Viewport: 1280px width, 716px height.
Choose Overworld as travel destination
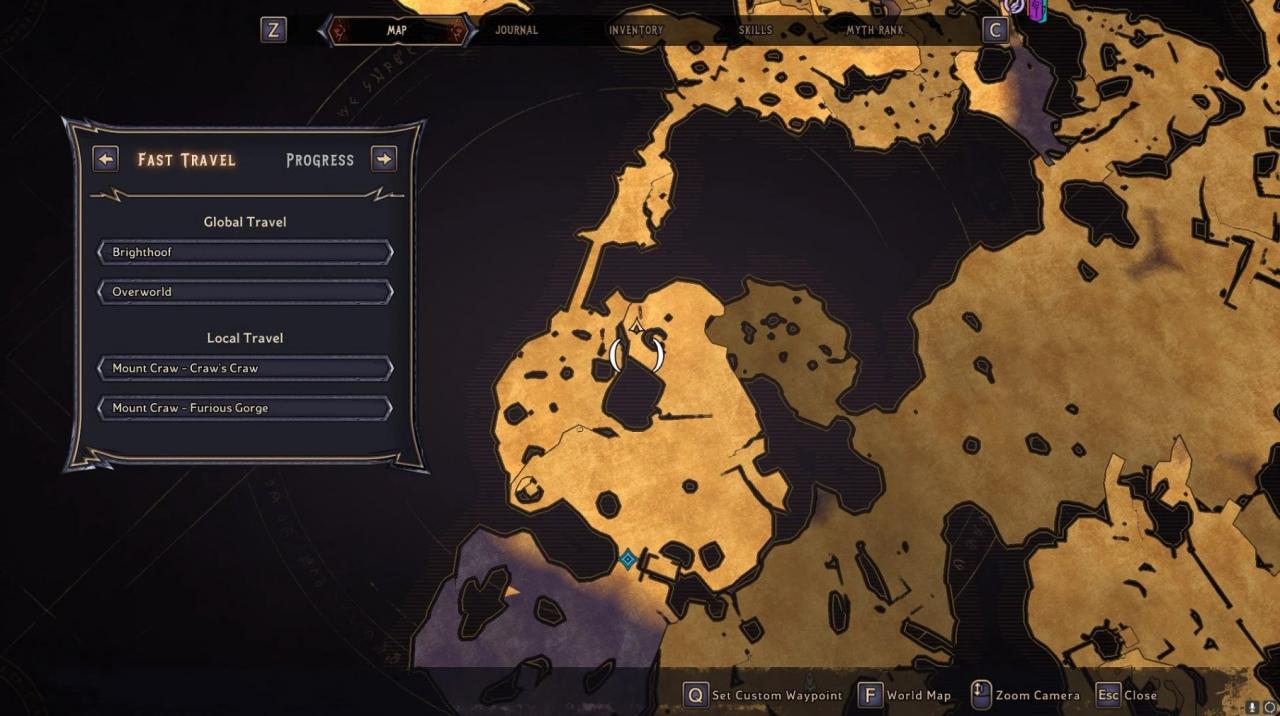coord(245,292)
